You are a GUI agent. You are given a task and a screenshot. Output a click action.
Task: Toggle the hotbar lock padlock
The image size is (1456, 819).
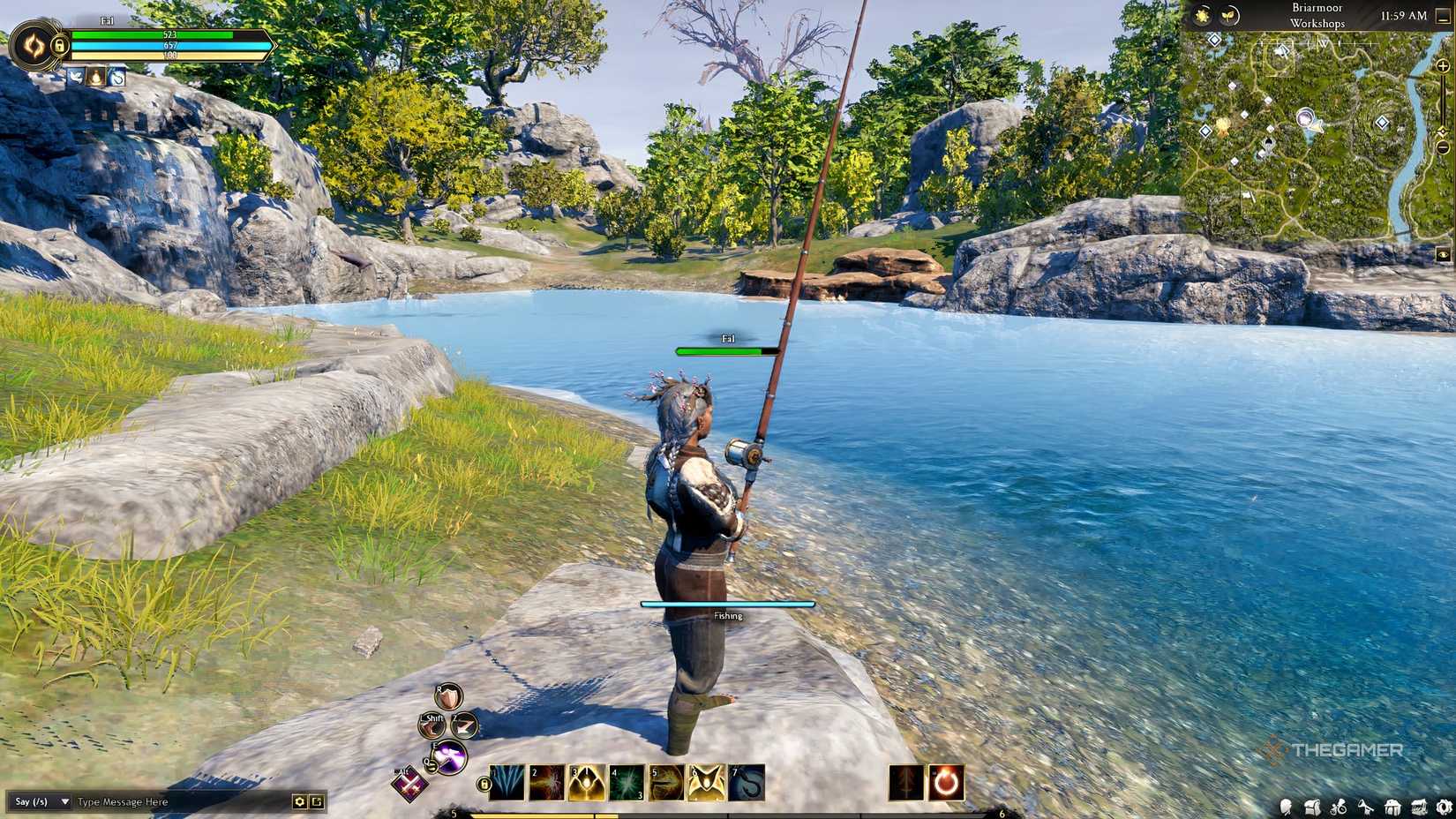point(484,784)
